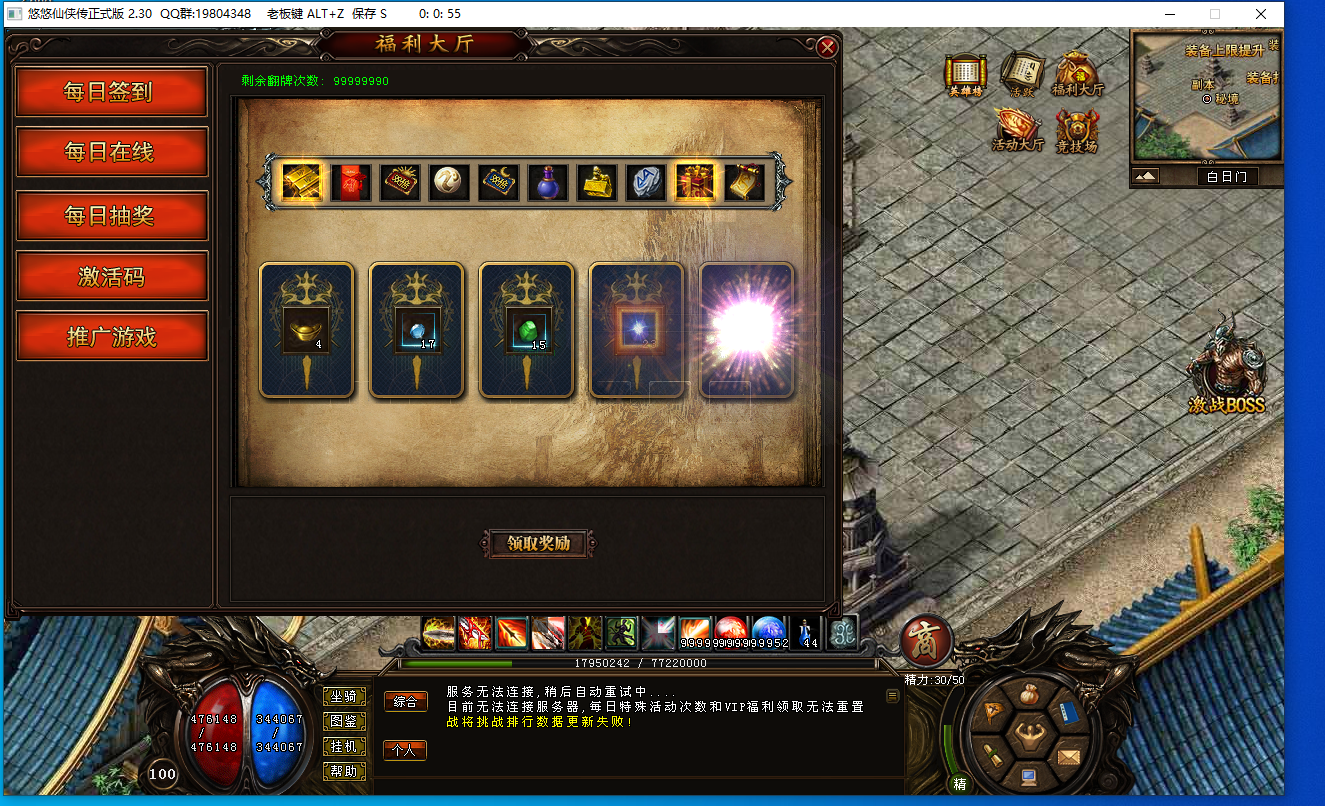This screenshot has width=1325, height=806.
Task: Flip the card showing the gold ingot
Action: (x=306, y=331)
